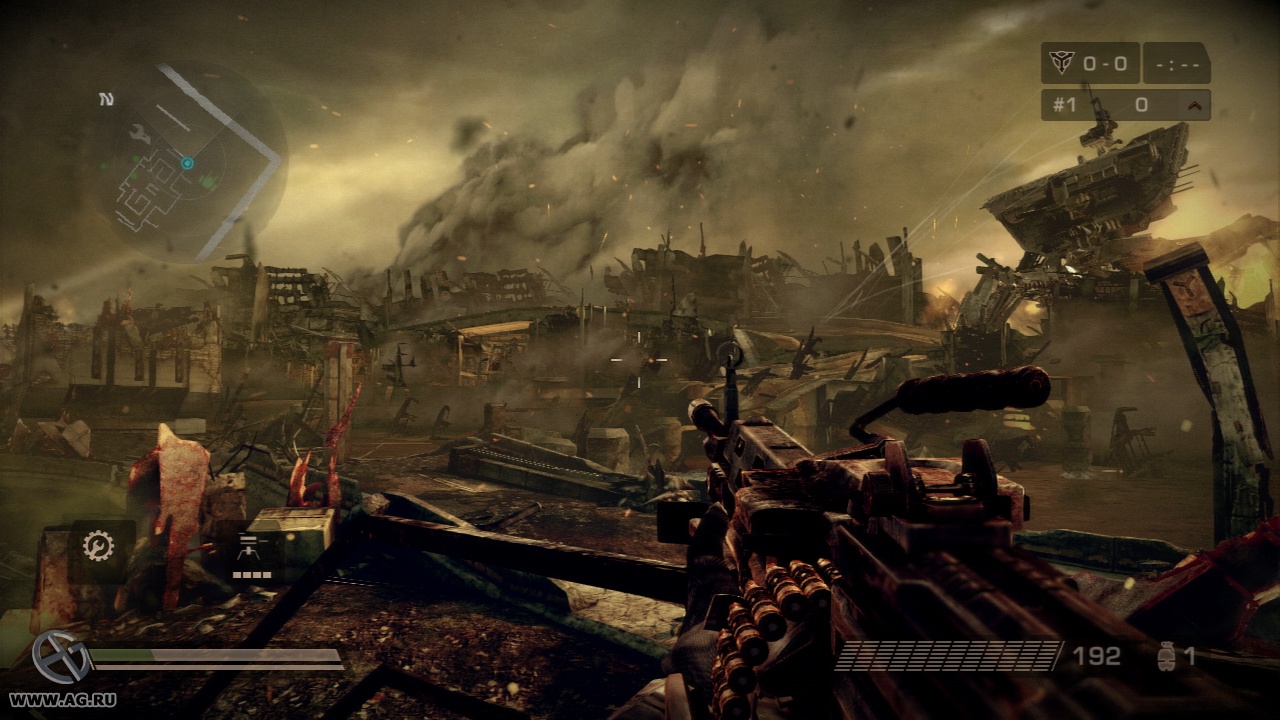Expand the scoreboard via the upward chevron
Viewport: 1280px width, 720px height.
[1195, 104]
